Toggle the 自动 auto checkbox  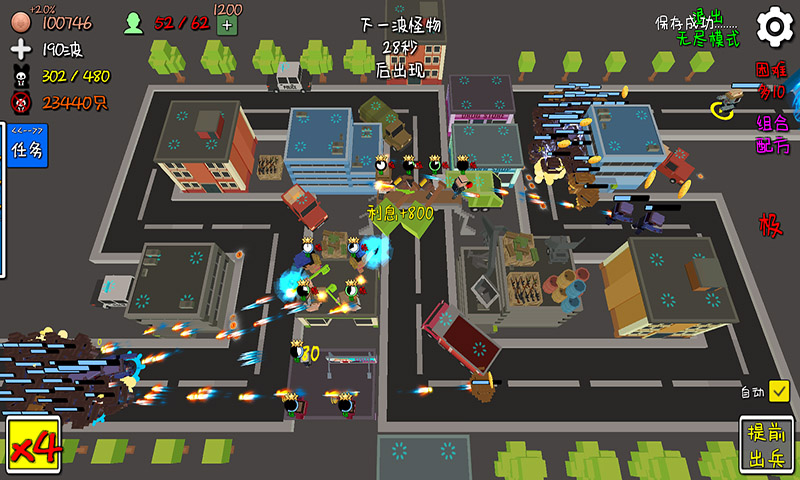[779, 391]
